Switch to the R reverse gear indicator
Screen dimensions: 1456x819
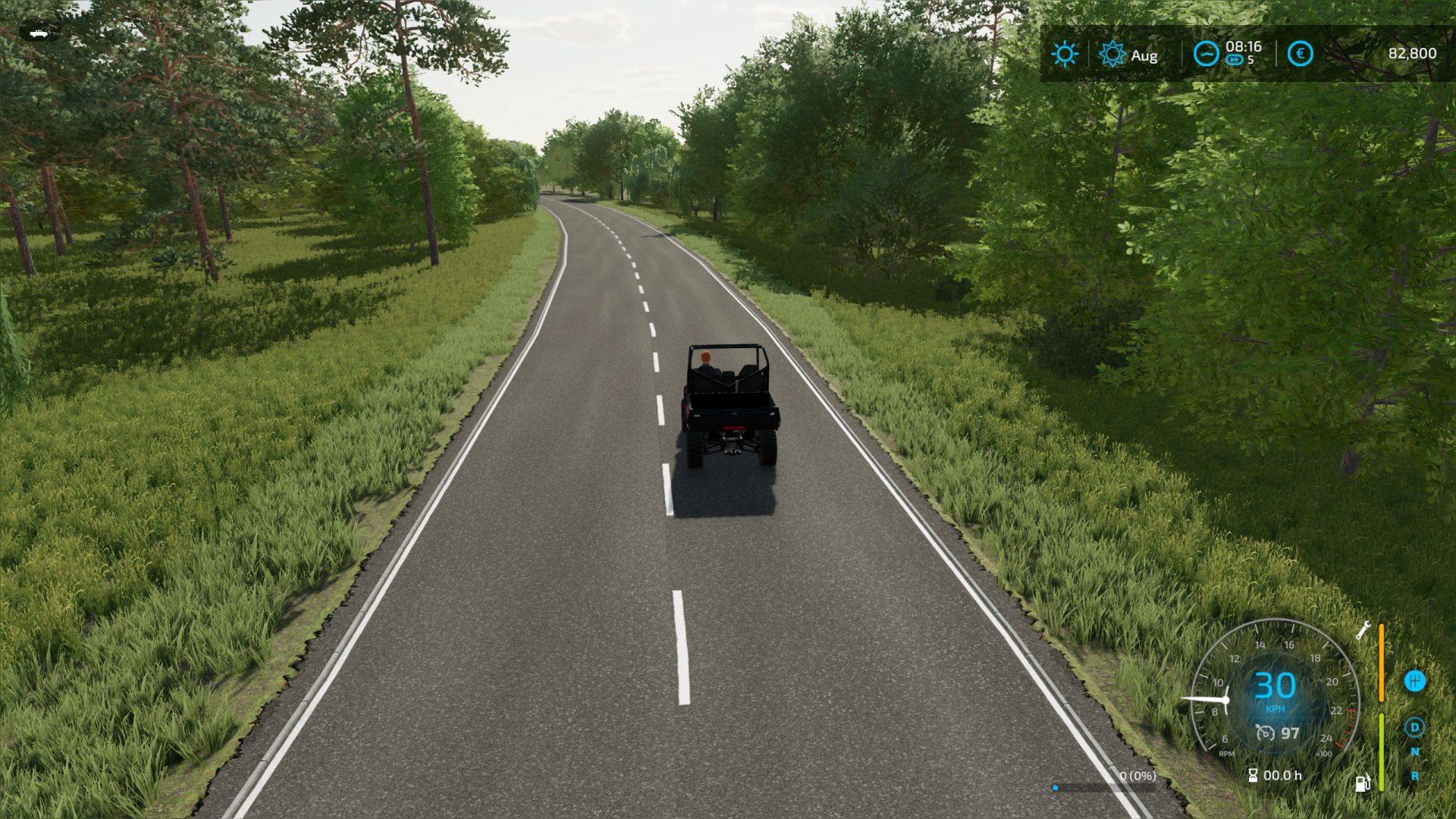1415,777
